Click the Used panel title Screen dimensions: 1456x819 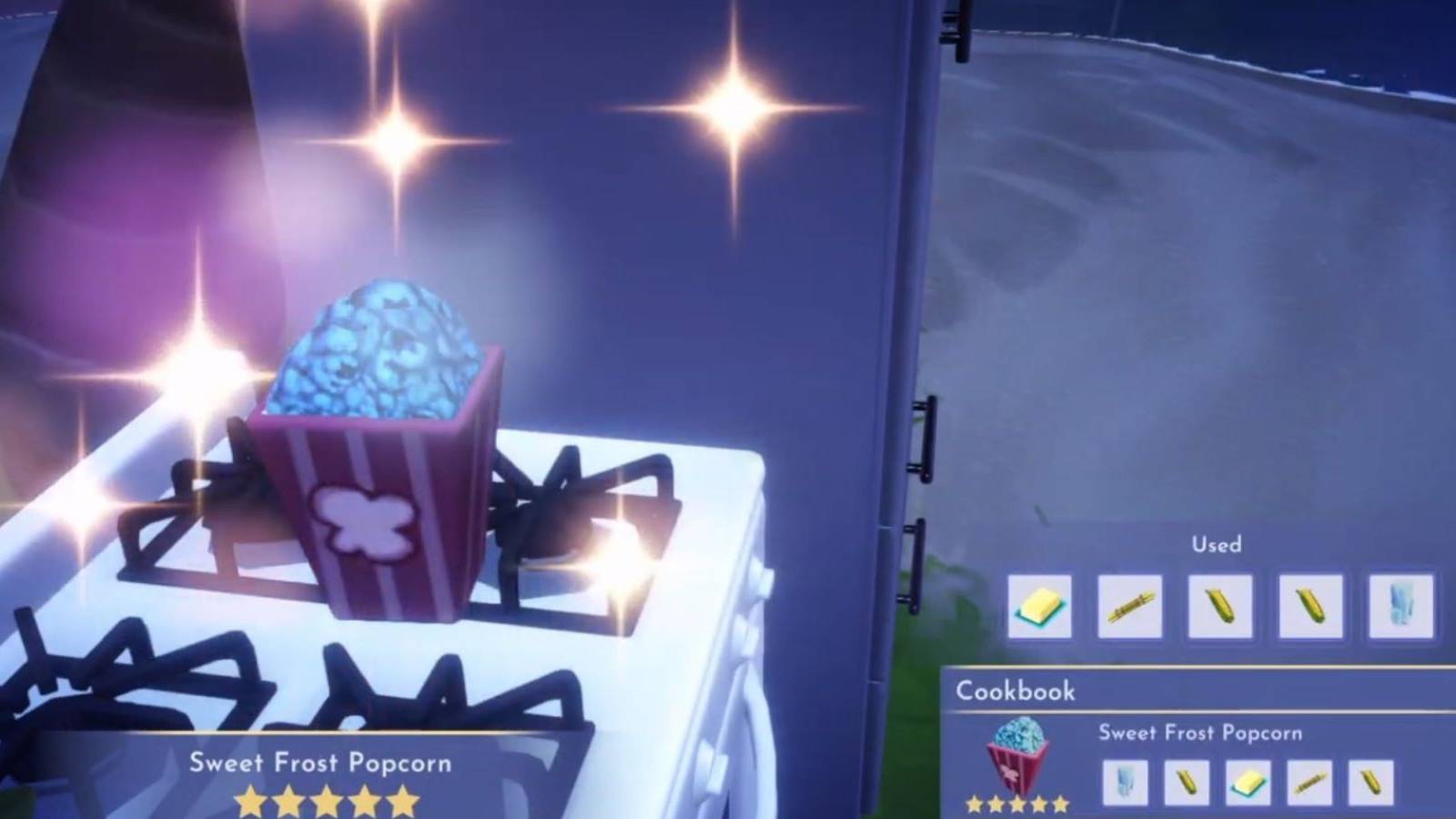click(1217, 544)
